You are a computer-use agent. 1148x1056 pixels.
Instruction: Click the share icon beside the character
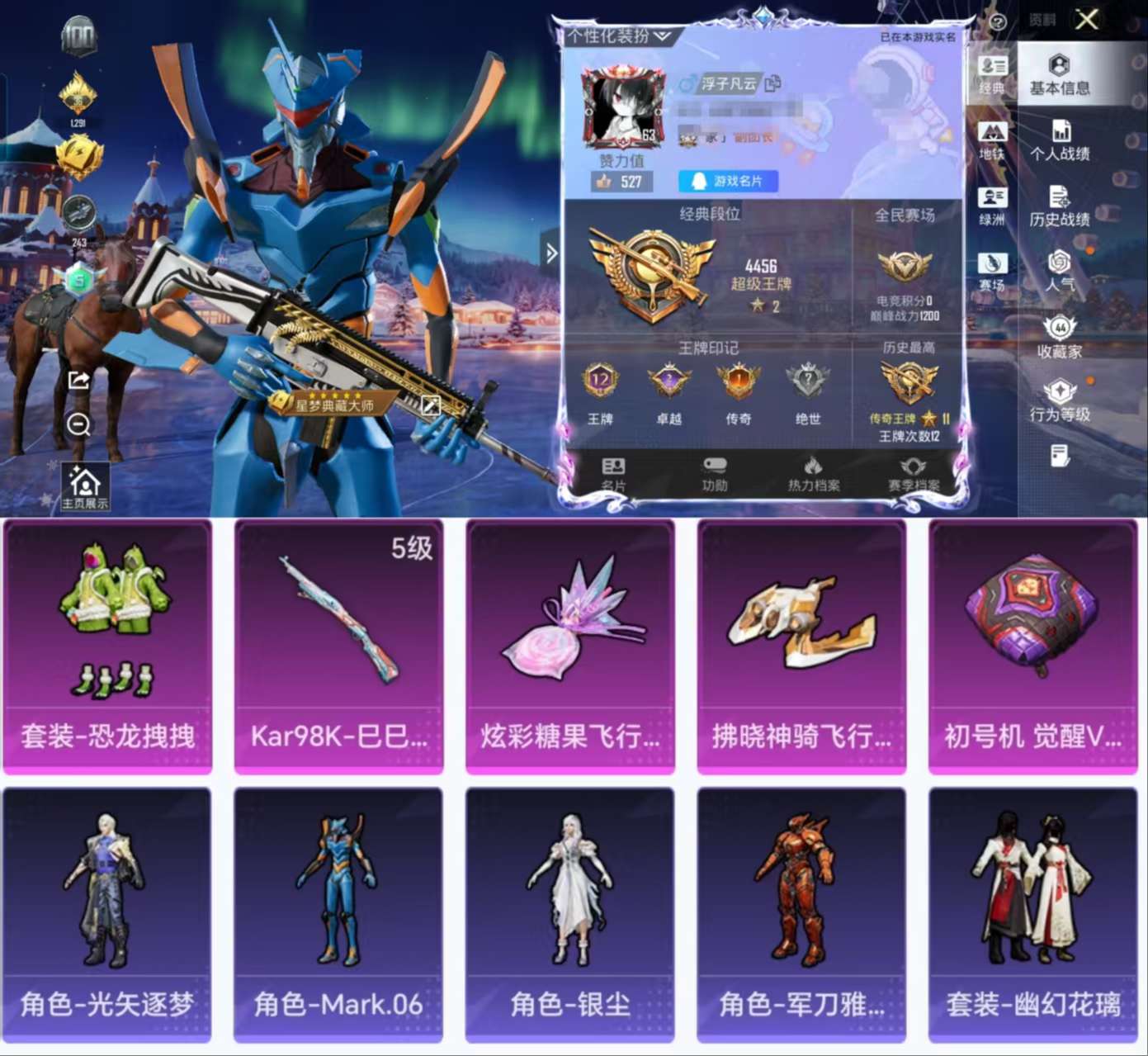78,380
